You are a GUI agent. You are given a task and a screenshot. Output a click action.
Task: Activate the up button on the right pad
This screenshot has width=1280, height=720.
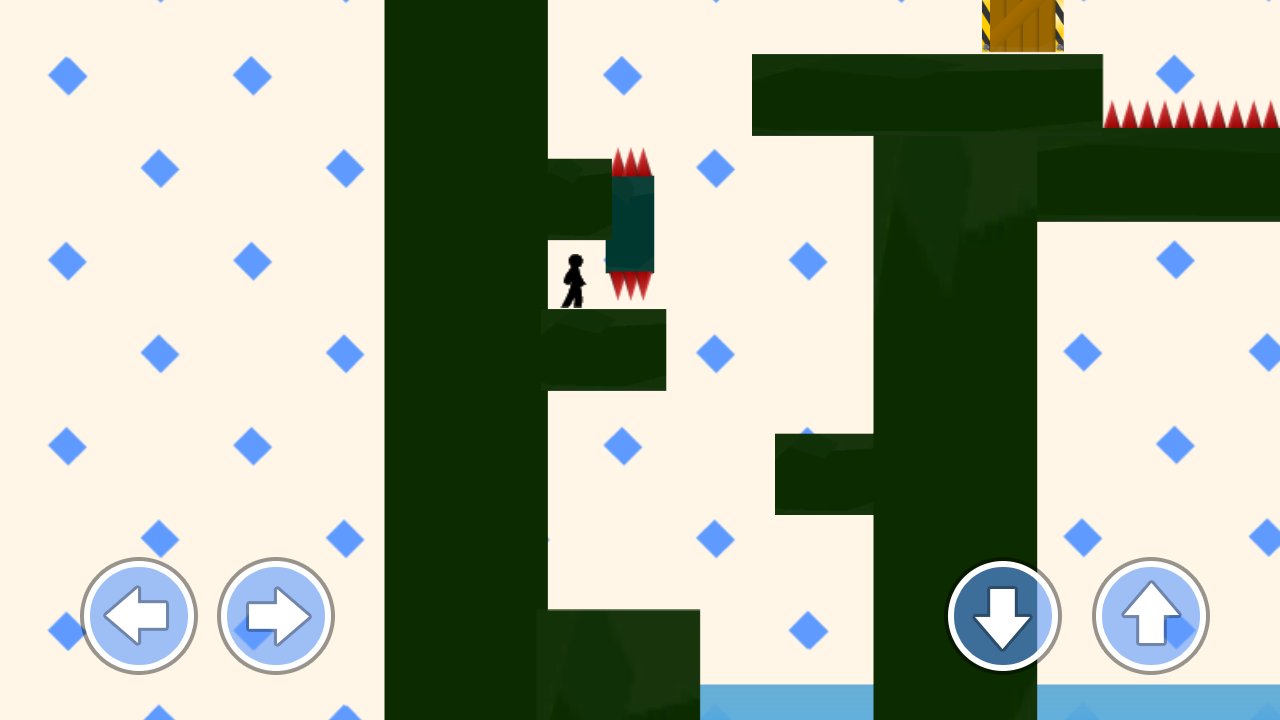1149,616
